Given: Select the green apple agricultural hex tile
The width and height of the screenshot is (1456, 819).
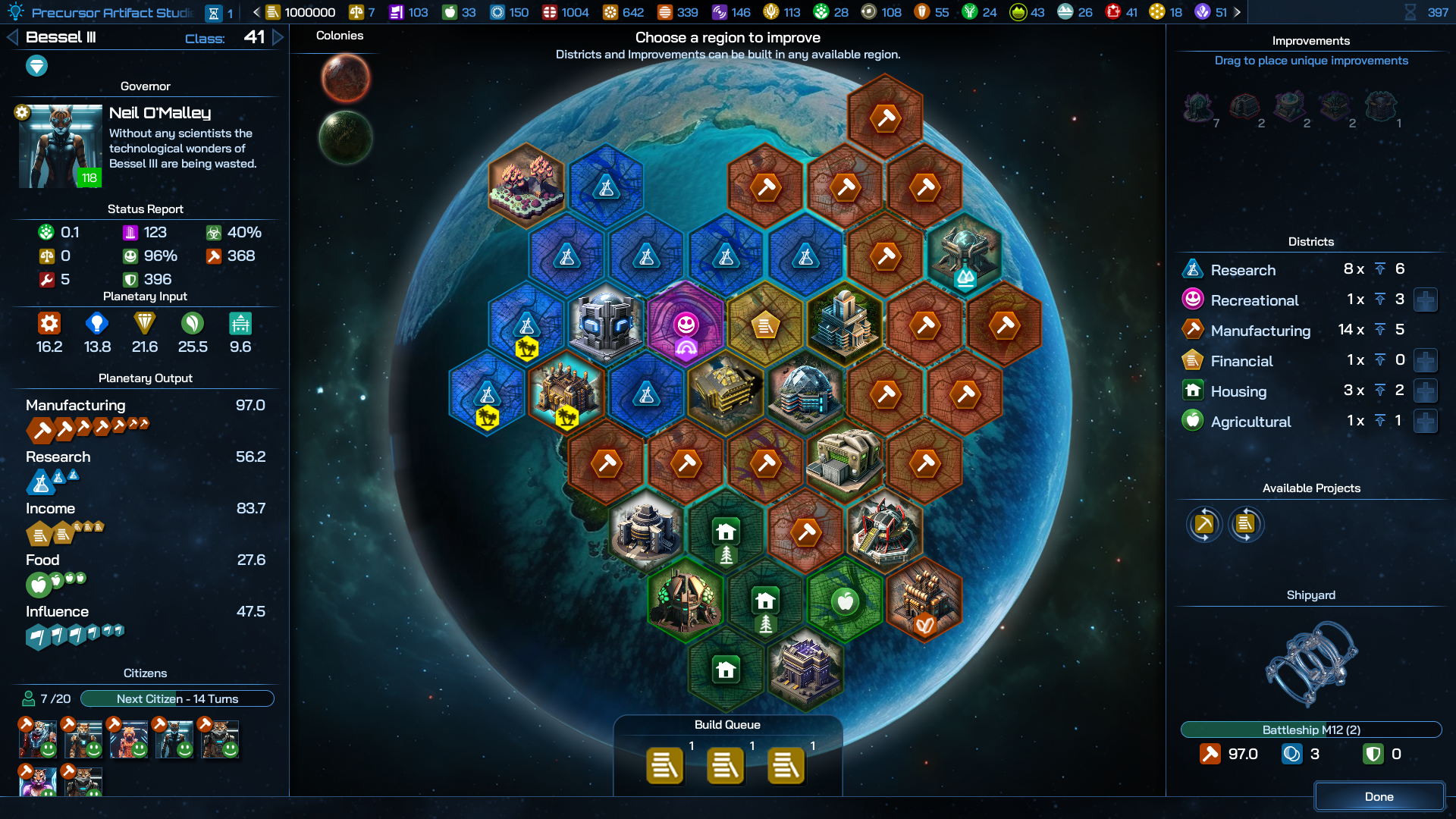Looking at the screenshot, I should click(845, 601).
